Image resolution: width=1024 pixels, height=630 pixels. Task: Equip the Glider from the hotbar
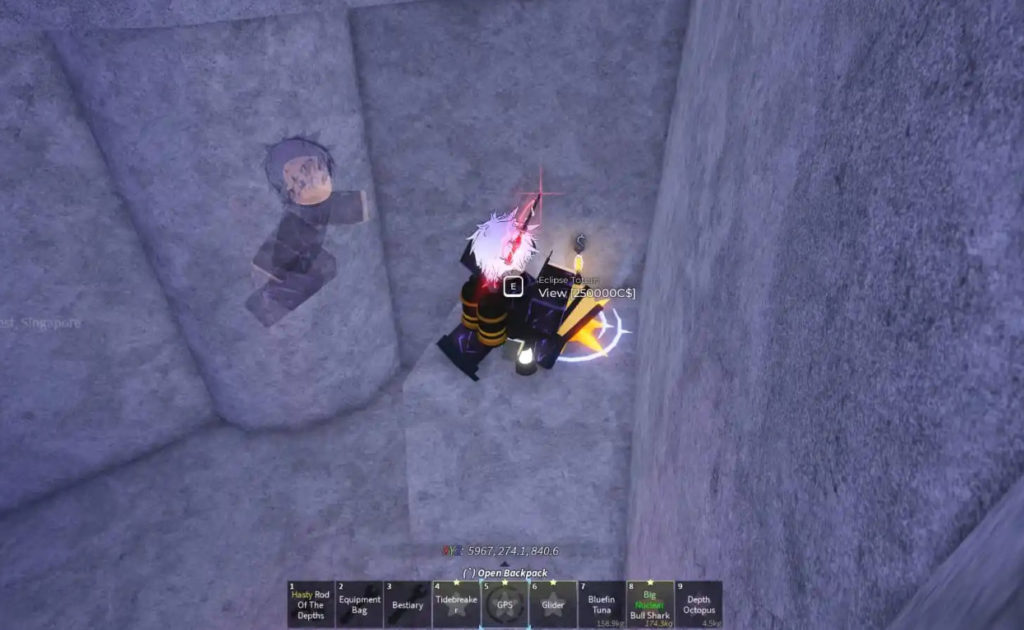pyautogui.click(x=552, y=604)
